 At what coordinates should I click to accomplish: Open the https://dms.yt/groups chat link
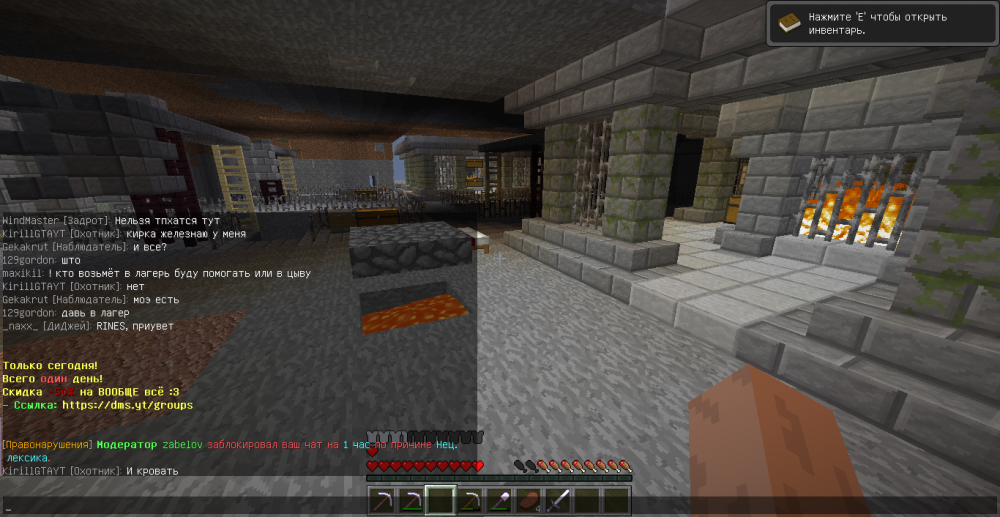(x=129, y=405)
